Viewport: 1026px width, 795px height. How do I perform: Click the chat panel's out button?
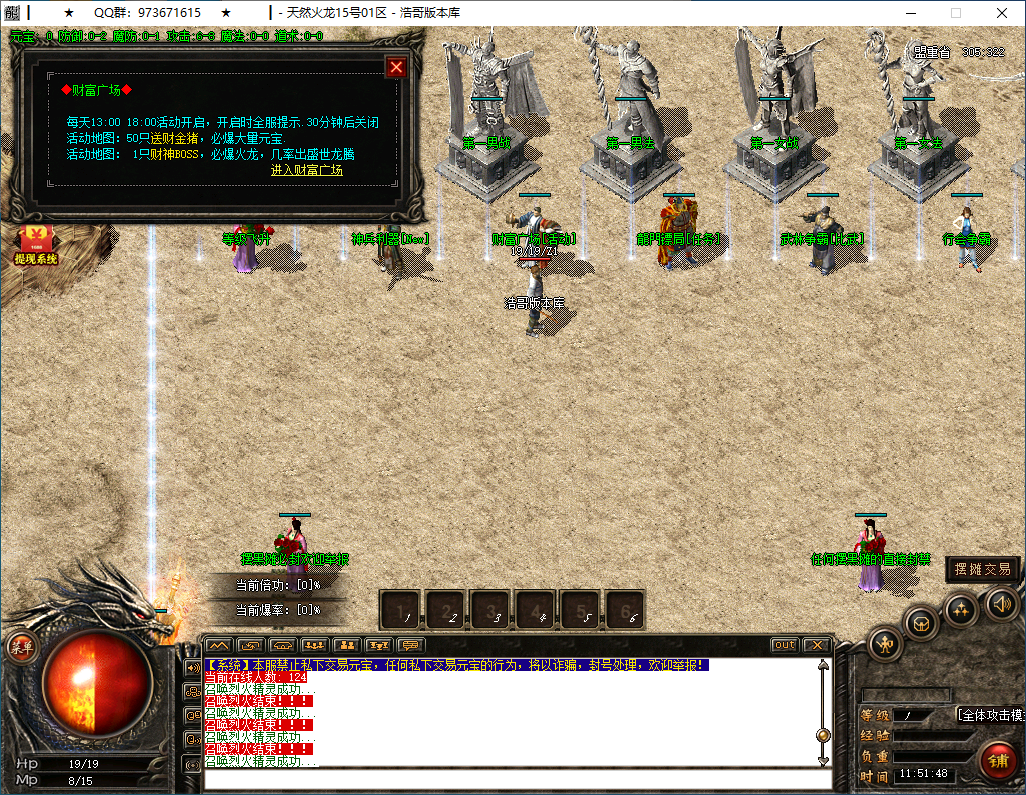point(784,645)
